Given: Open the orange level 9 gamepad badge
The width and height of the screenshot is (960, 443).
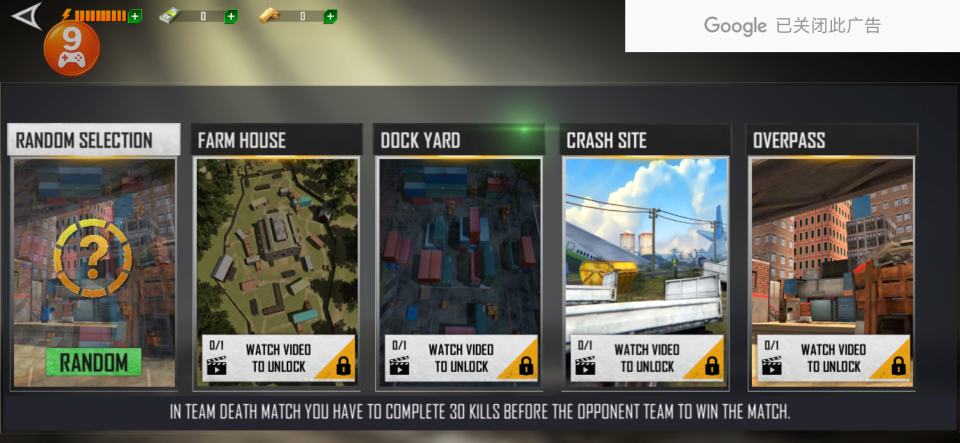Looking at the screenshot, I should pos(71,48).
